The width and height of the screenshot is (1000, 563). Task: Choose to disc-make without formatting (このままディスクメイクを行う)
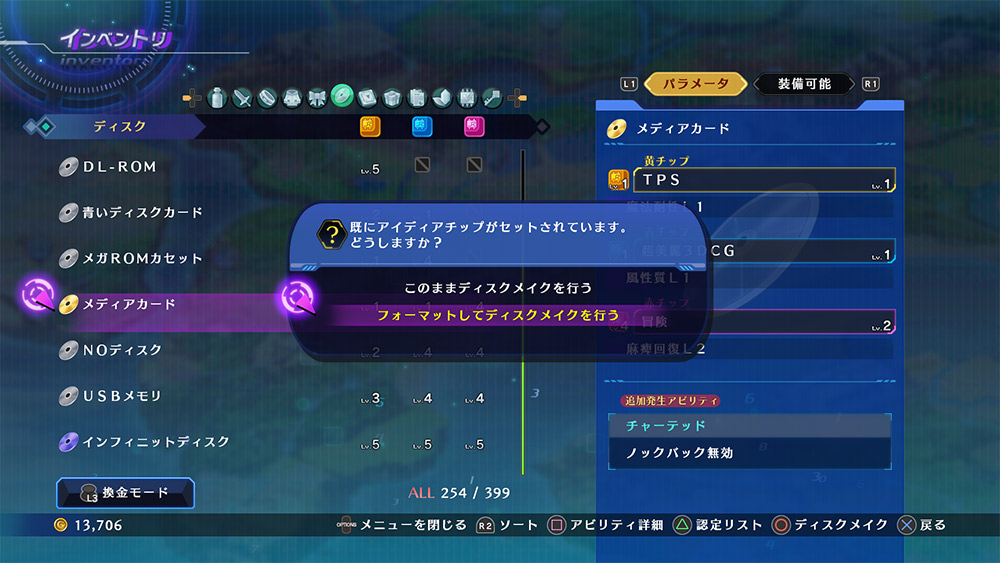498,287
